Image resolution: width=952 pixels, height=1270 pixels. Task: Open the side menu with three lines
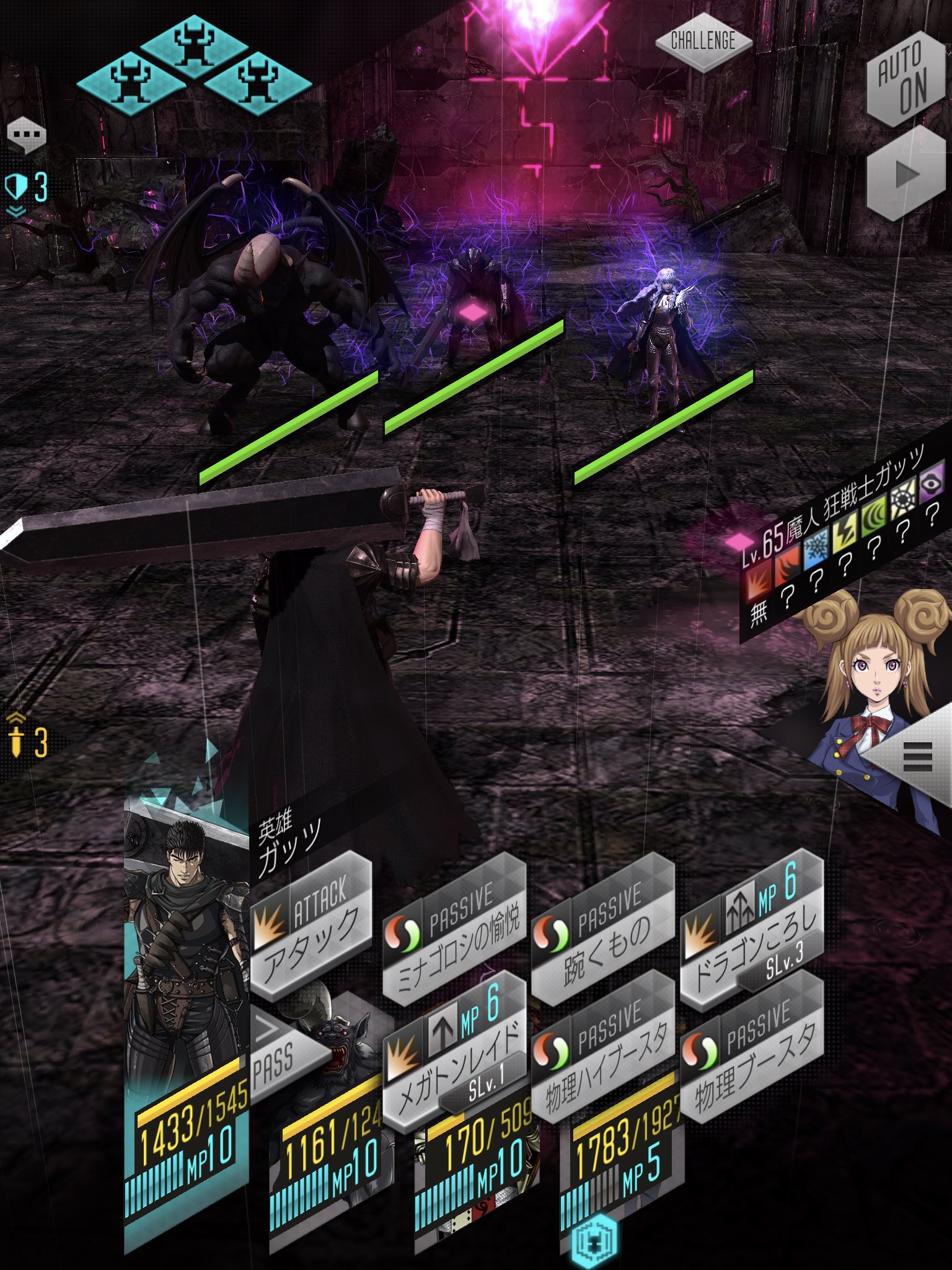[x=917, y=757]
